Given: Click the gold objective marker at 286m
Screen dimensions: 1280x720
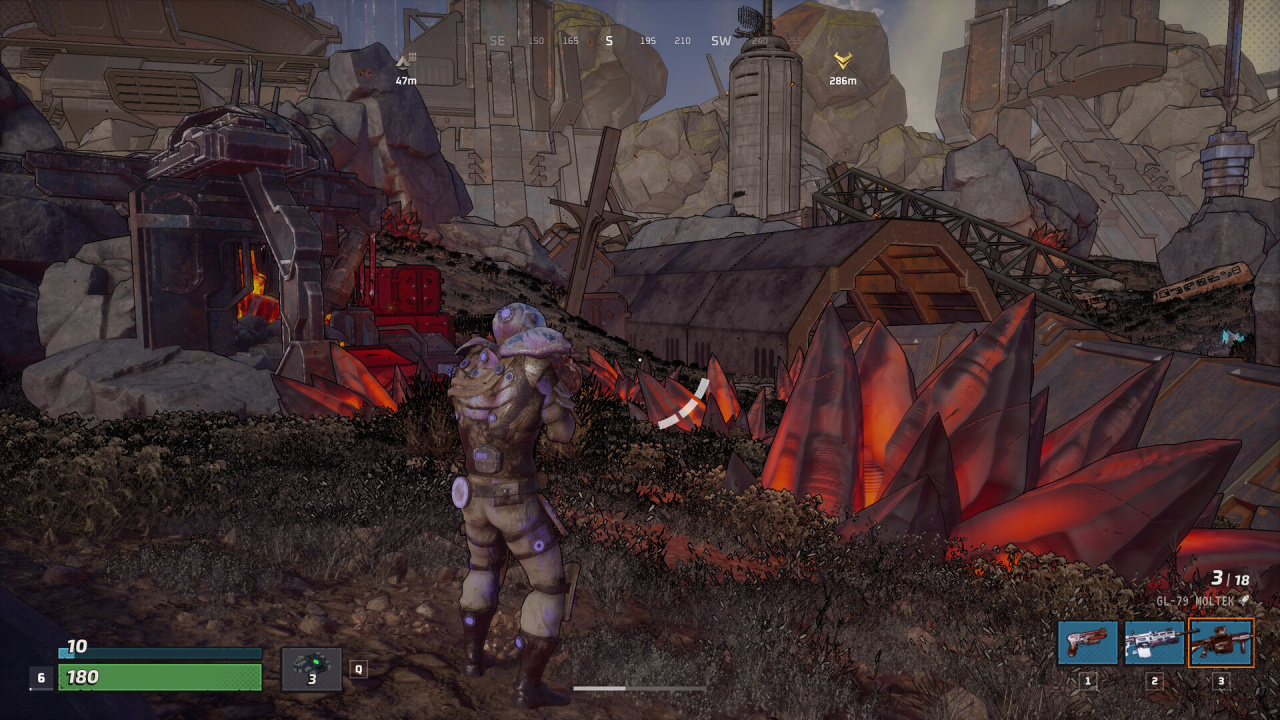Looking at the screenshot, I should click(843, 62).
